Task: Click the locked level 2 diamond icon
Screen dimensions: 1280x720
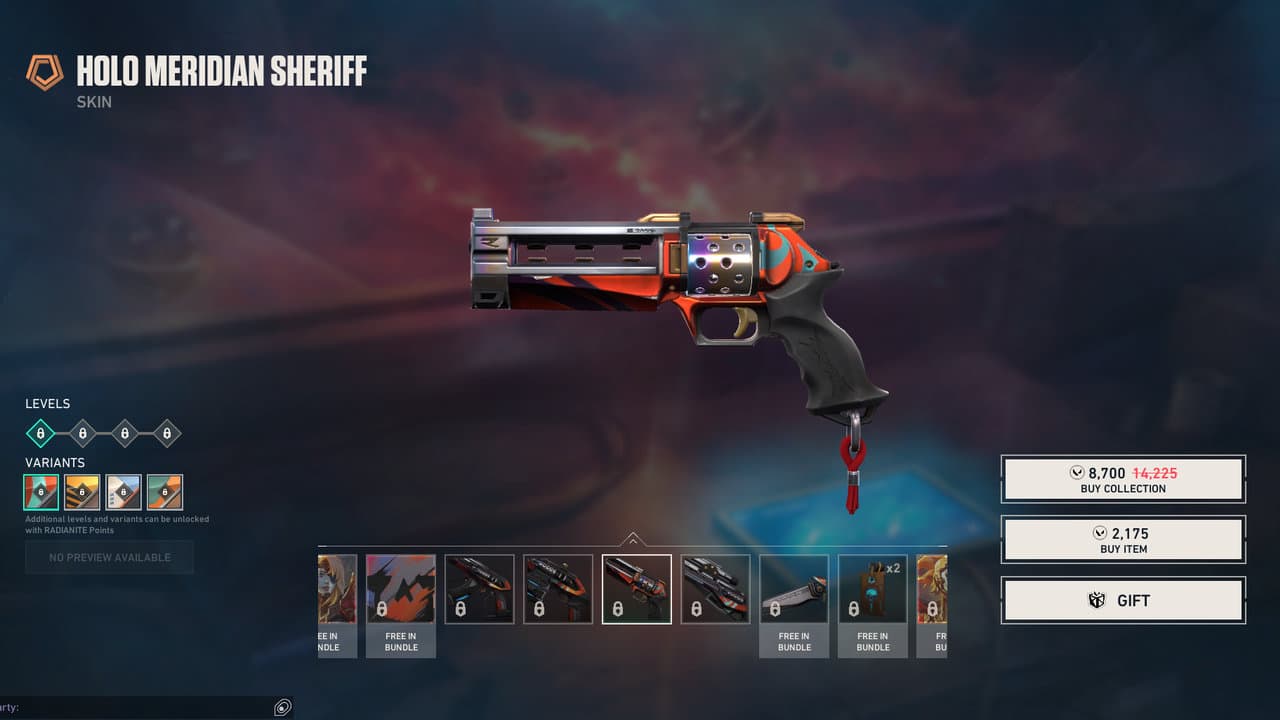Action: 81,433
